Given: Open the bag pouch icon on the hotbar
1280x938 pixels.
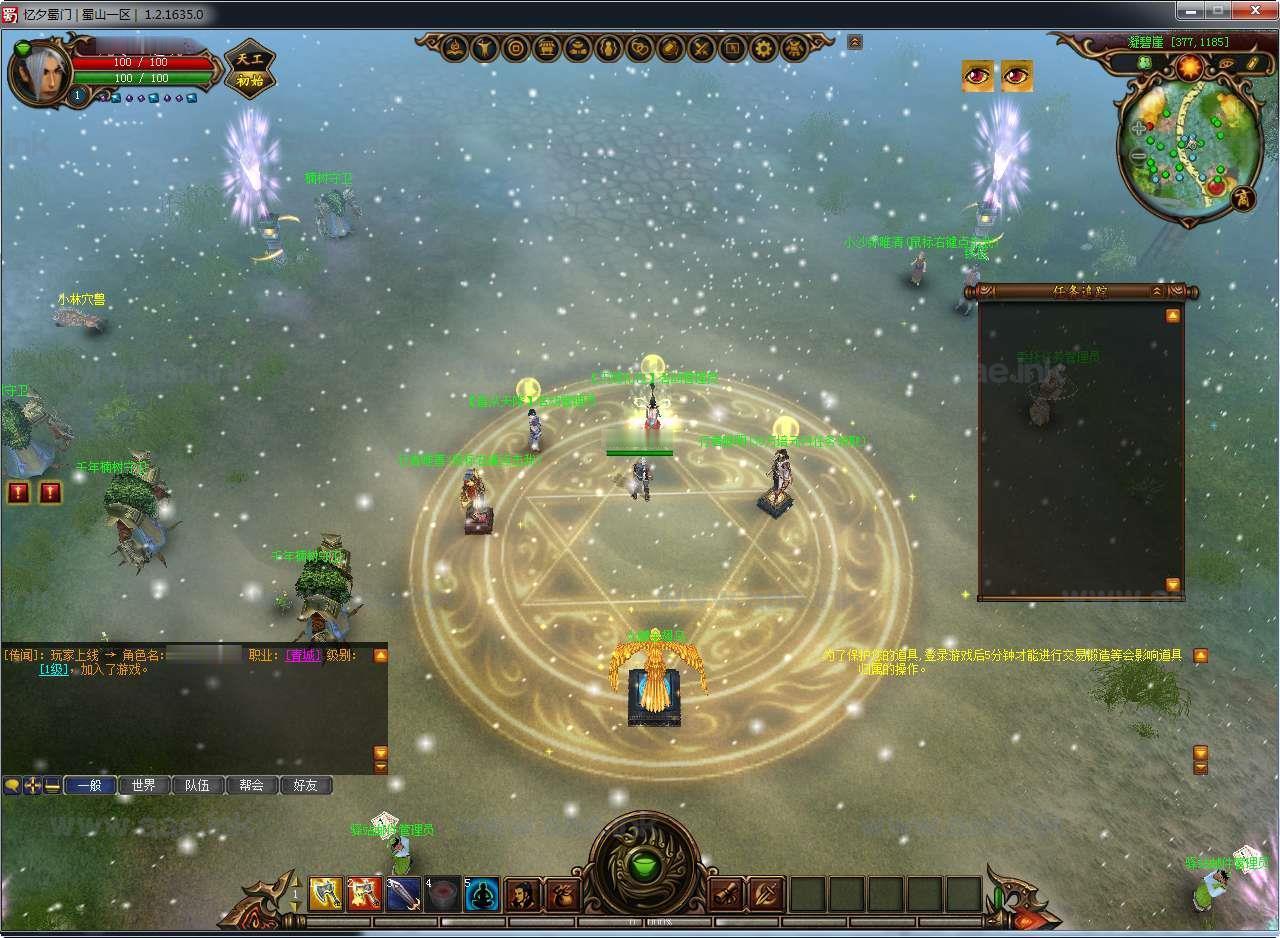Looking at the screenshot, I should [562, 893].
